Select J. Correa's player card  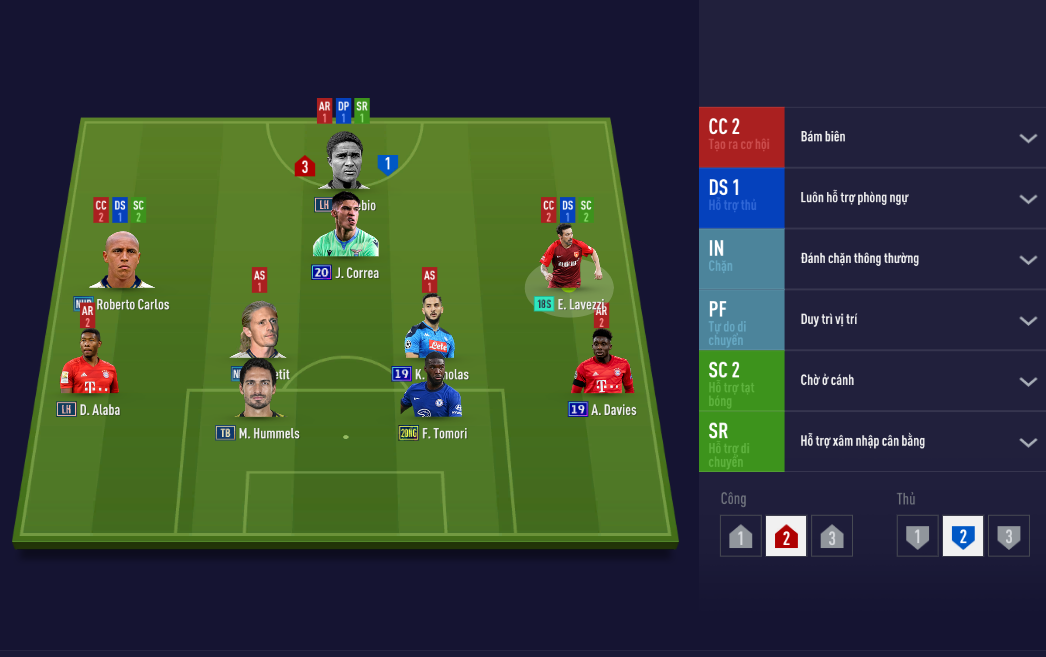[345, 231]
